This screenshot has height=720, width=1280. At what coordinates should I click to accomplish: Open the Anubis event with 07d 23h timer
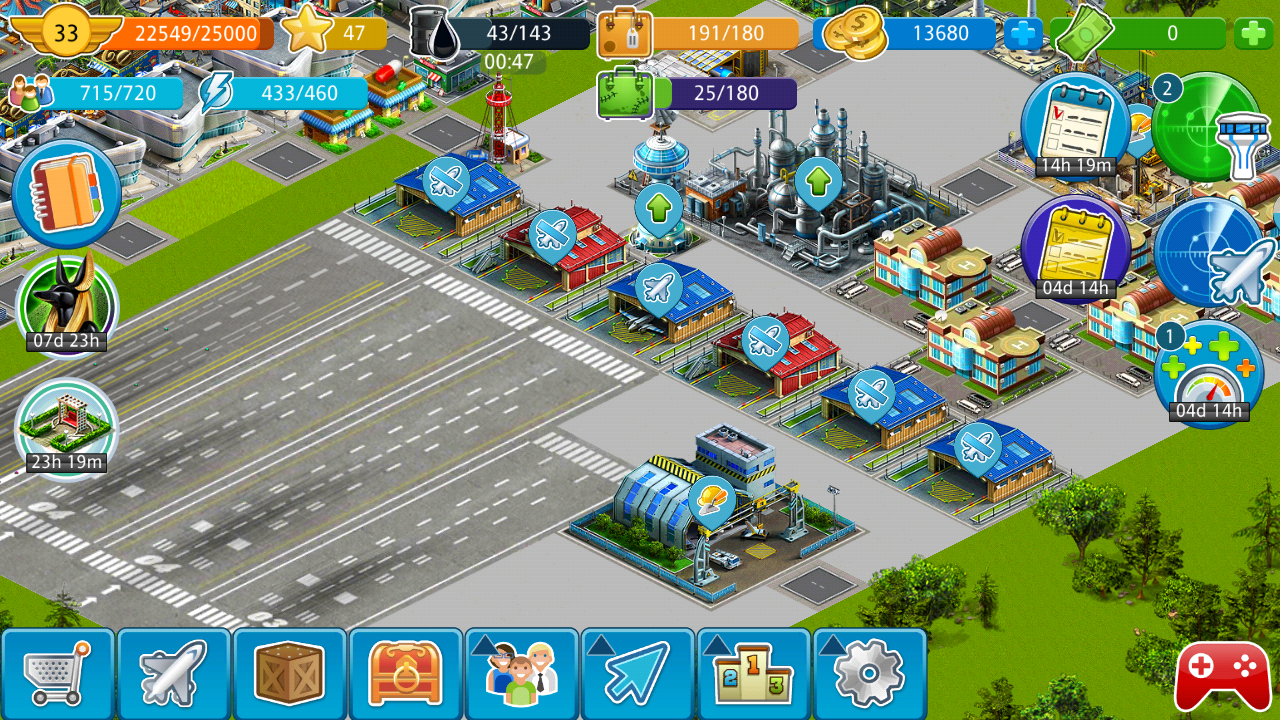(x=67, y=303)
